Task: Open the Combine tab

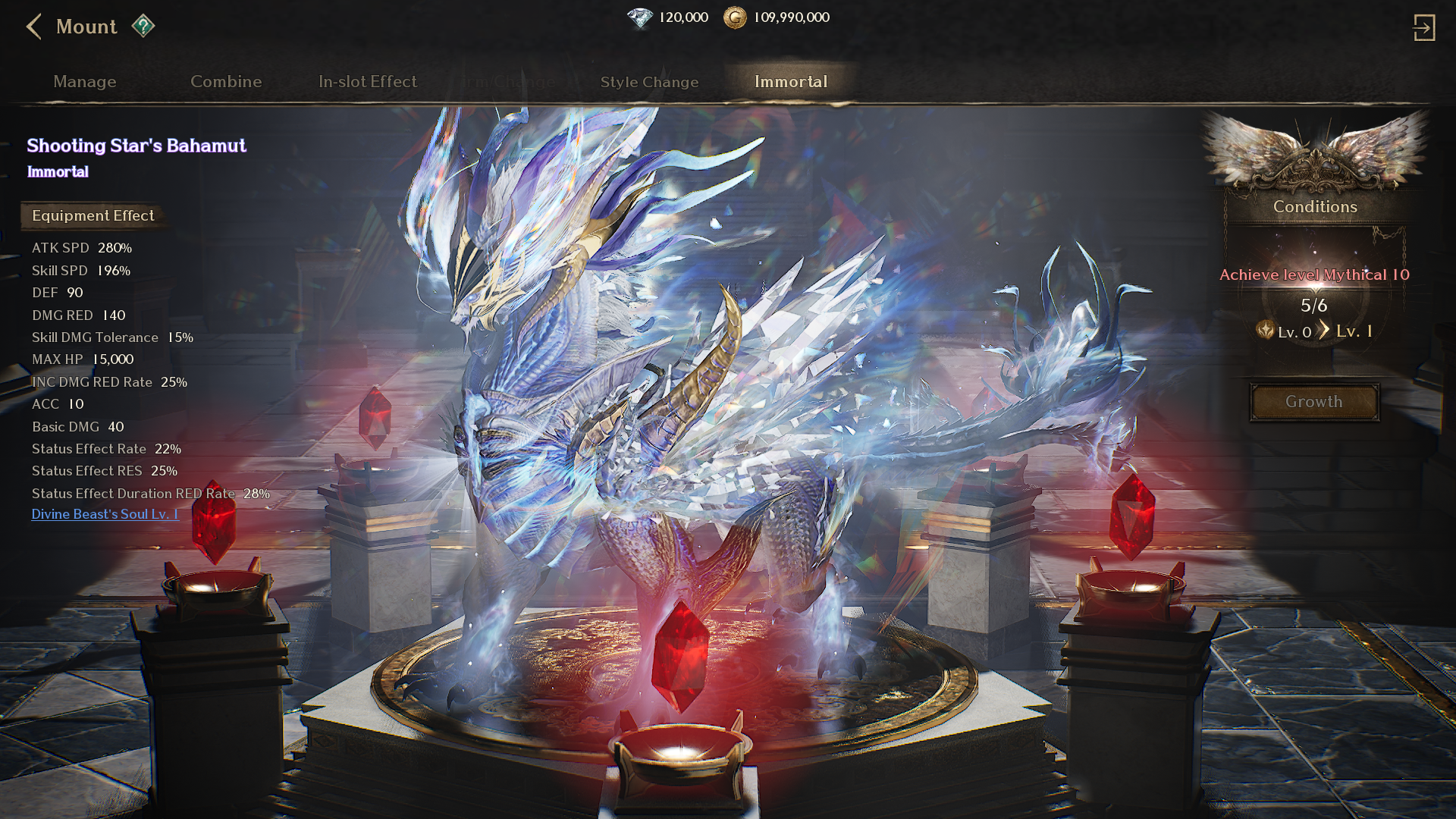Action: pos(226,82)
